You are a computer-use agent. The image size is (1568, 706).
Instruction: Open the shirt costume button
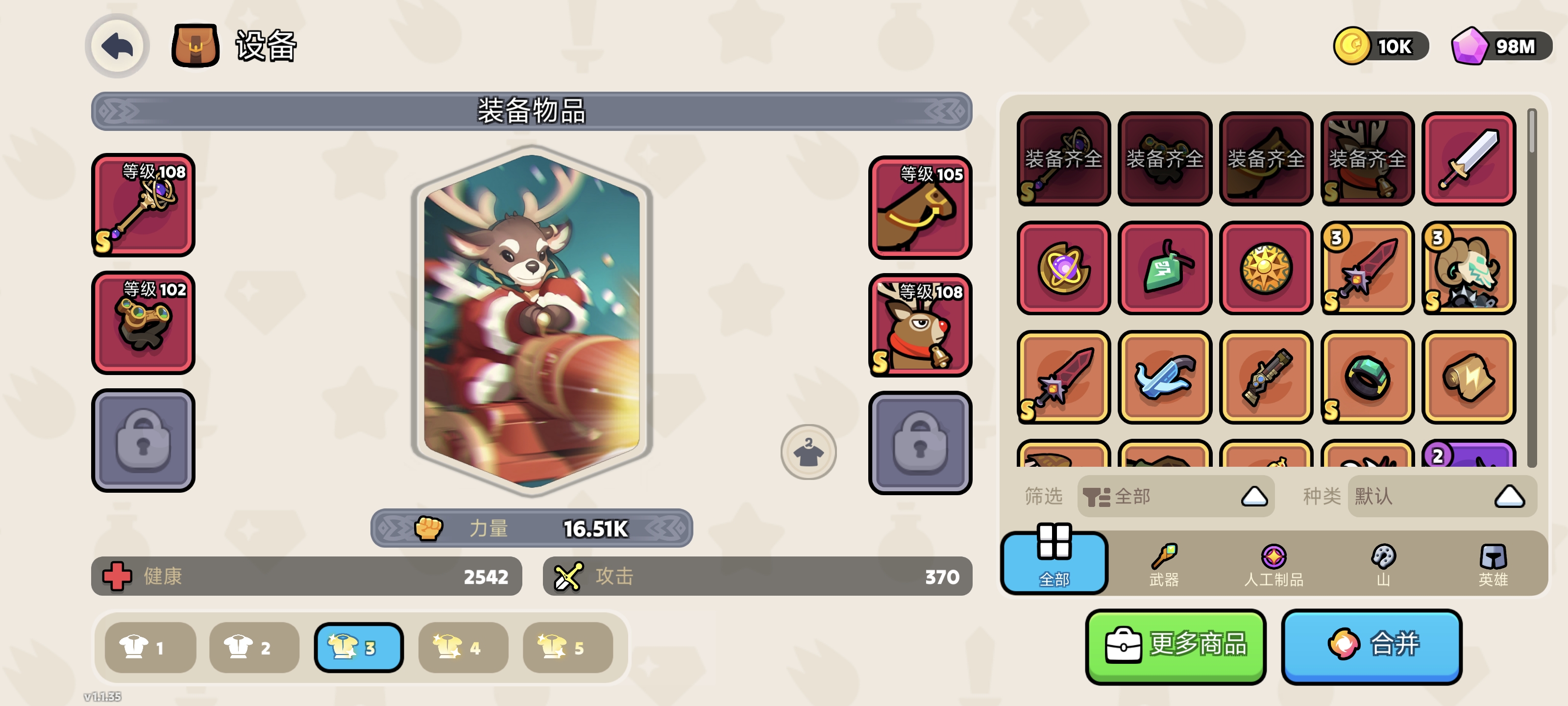coord(808,452)
